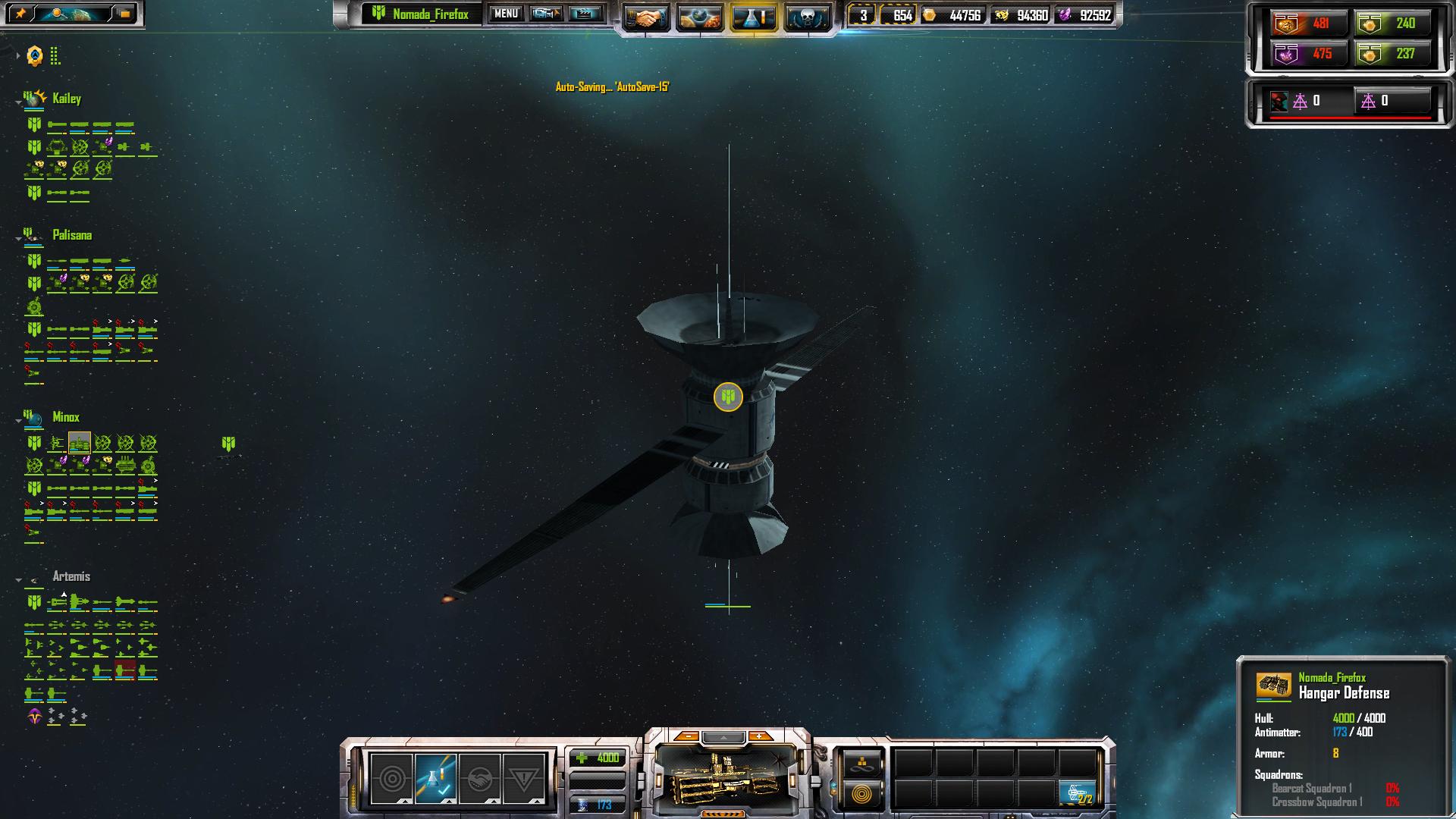This screenshot has width=1456, height=819.
Task: Toggle the pin icon in the corner
Action: (x=20, y=14)
